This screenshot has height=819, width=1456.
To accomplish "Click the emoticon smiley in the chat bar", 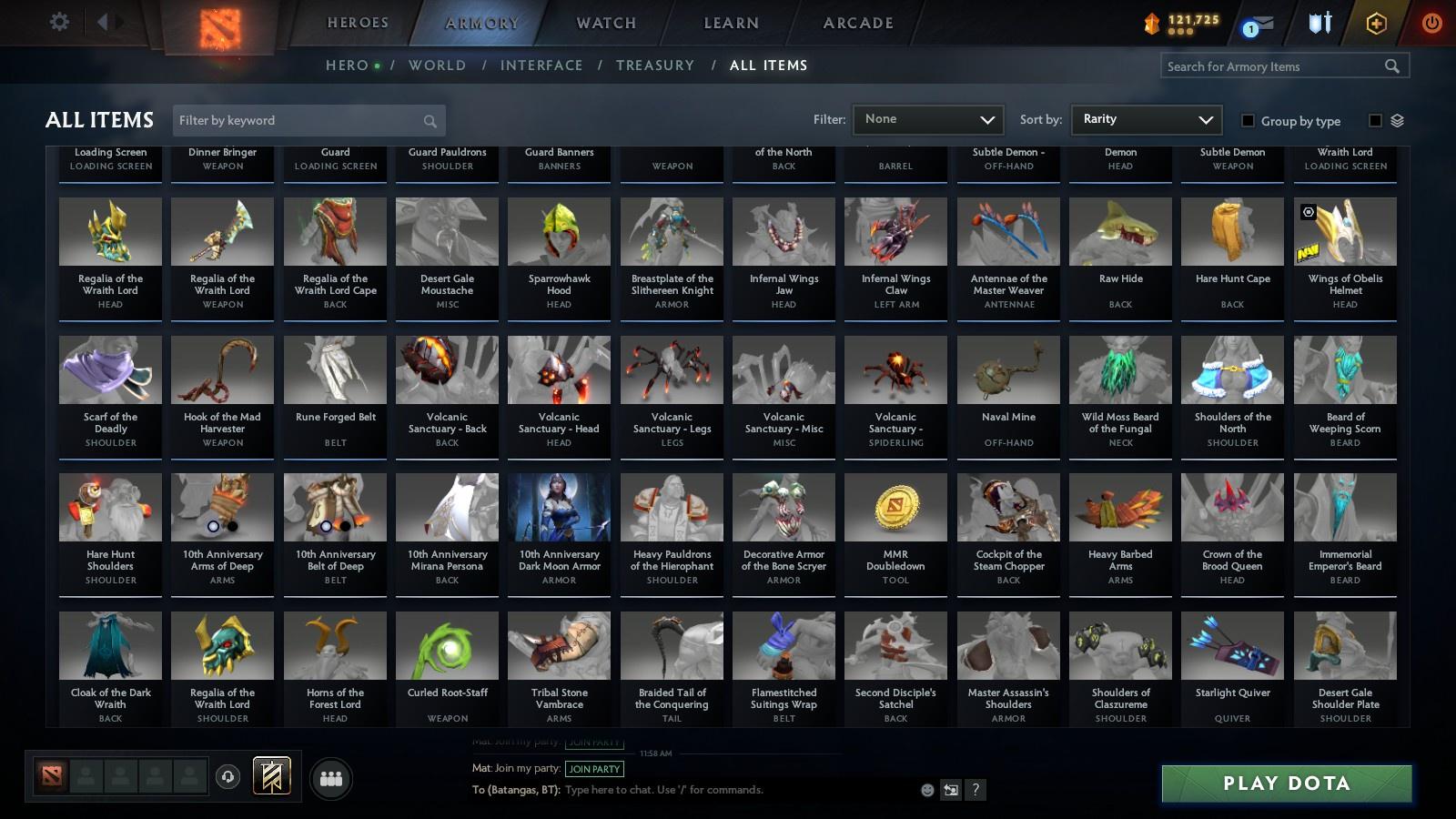I will coord(926,790).
